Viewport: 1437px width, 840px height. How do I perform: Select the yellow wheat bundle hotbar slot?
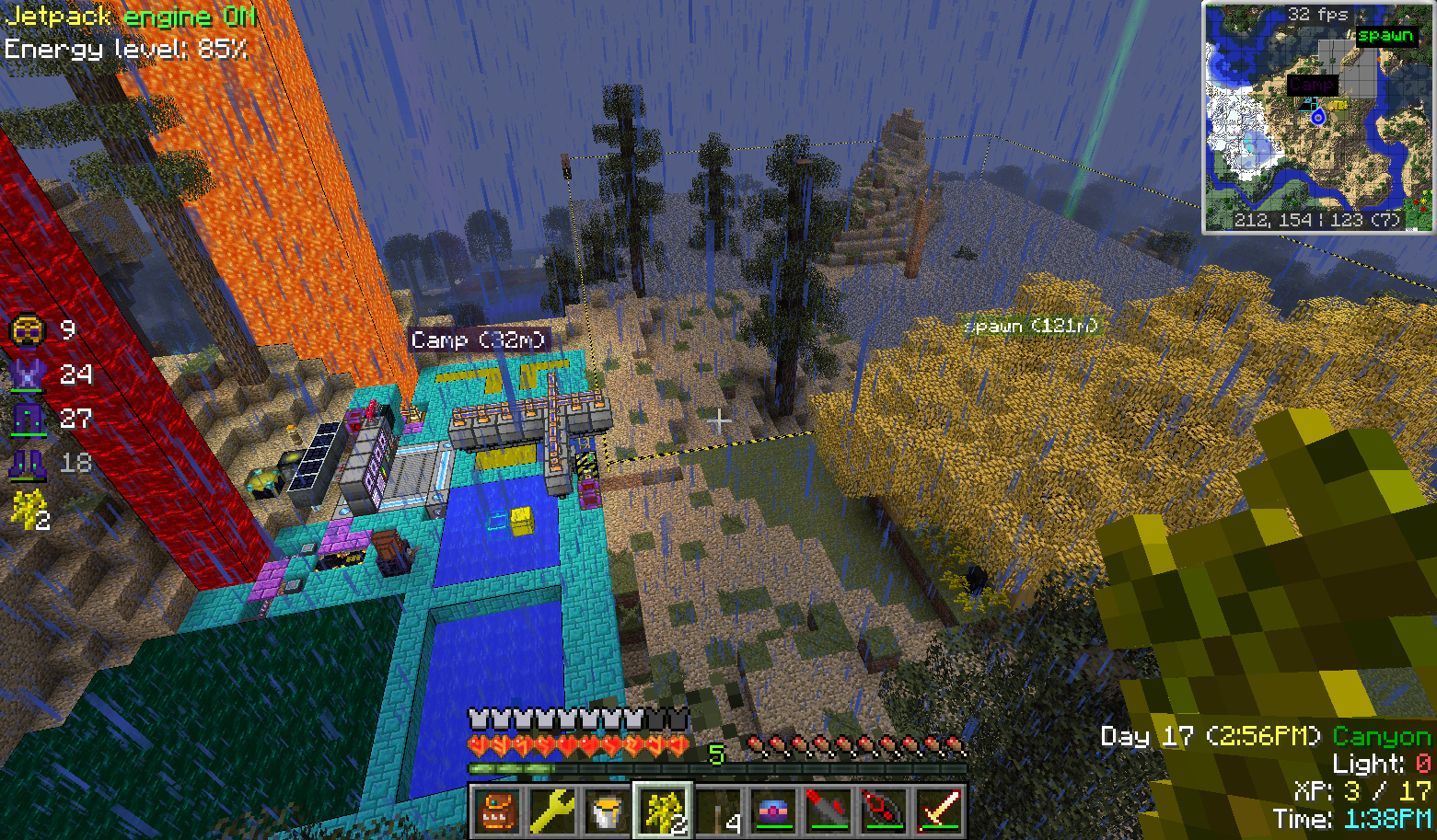(x=662, y=811)
